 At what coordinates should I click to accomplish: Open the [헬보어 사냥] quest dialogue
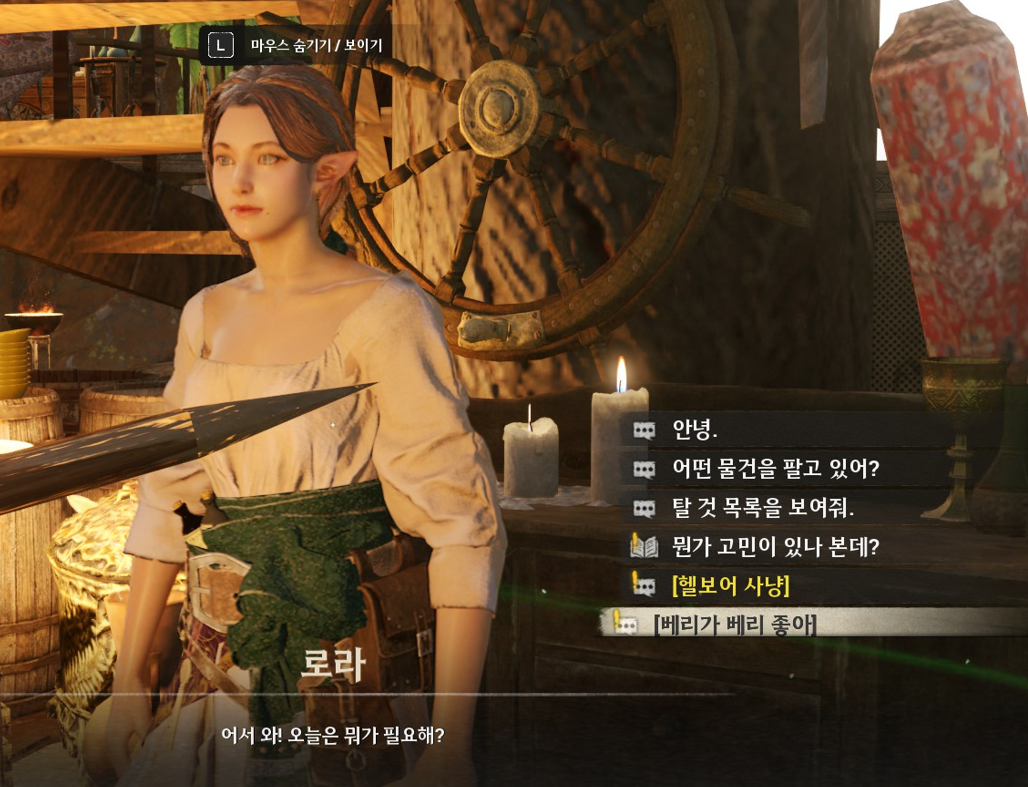point(731,585)
